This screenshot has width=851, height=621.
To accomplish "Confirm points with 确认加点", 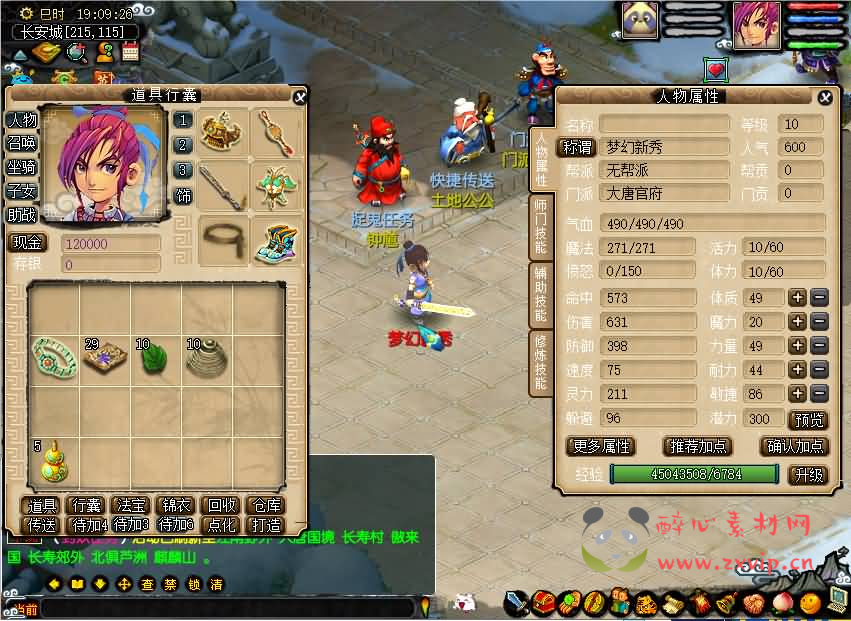I will click(794, 446).
